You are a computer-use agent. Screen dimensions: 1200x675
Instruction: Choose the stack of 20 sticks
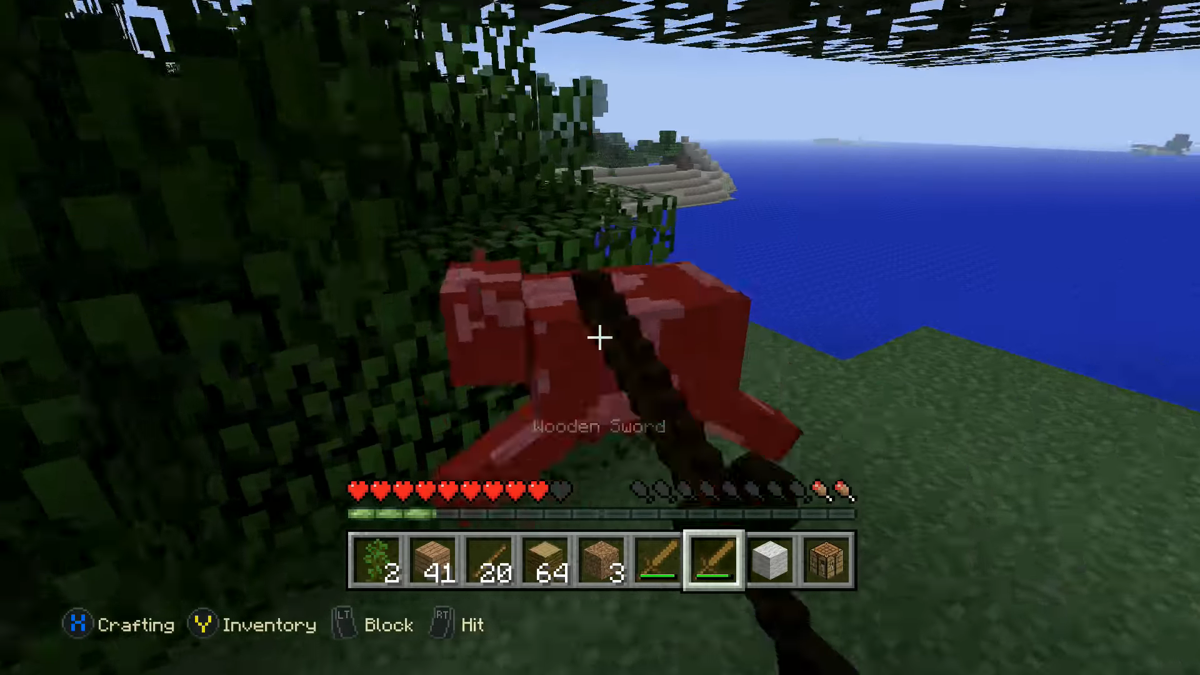coord(488,560)
